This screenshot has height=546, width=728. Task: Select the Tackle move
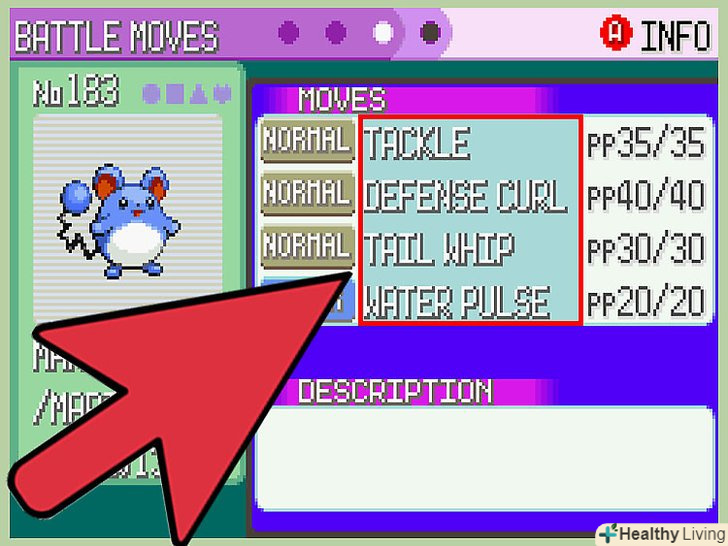(x=416, y=145)
